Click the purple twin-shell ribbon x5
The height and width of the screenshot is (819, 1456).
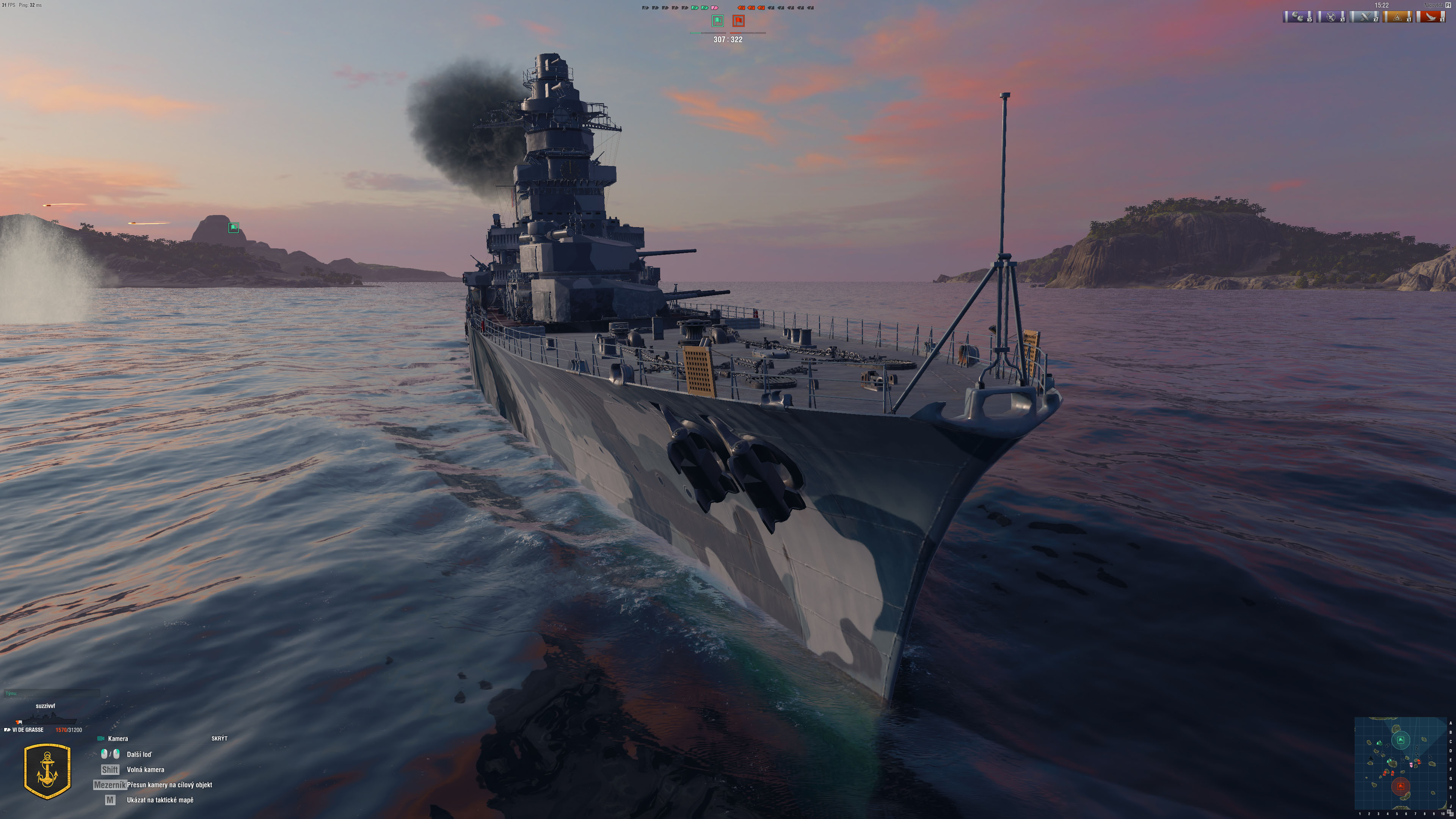point(1298,17)
